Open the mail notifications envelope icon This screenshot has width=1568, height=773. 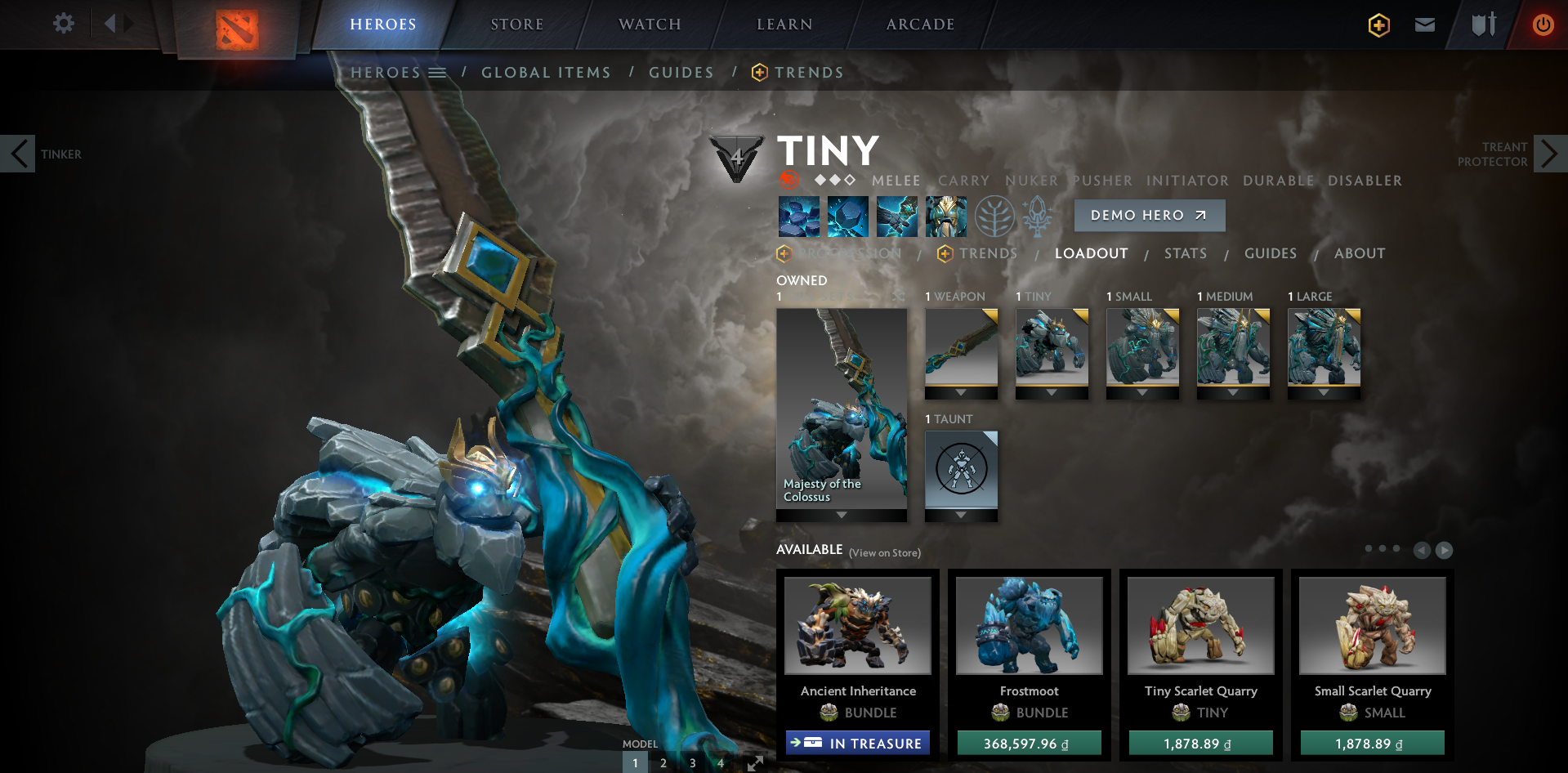(x=1424, y=25)
